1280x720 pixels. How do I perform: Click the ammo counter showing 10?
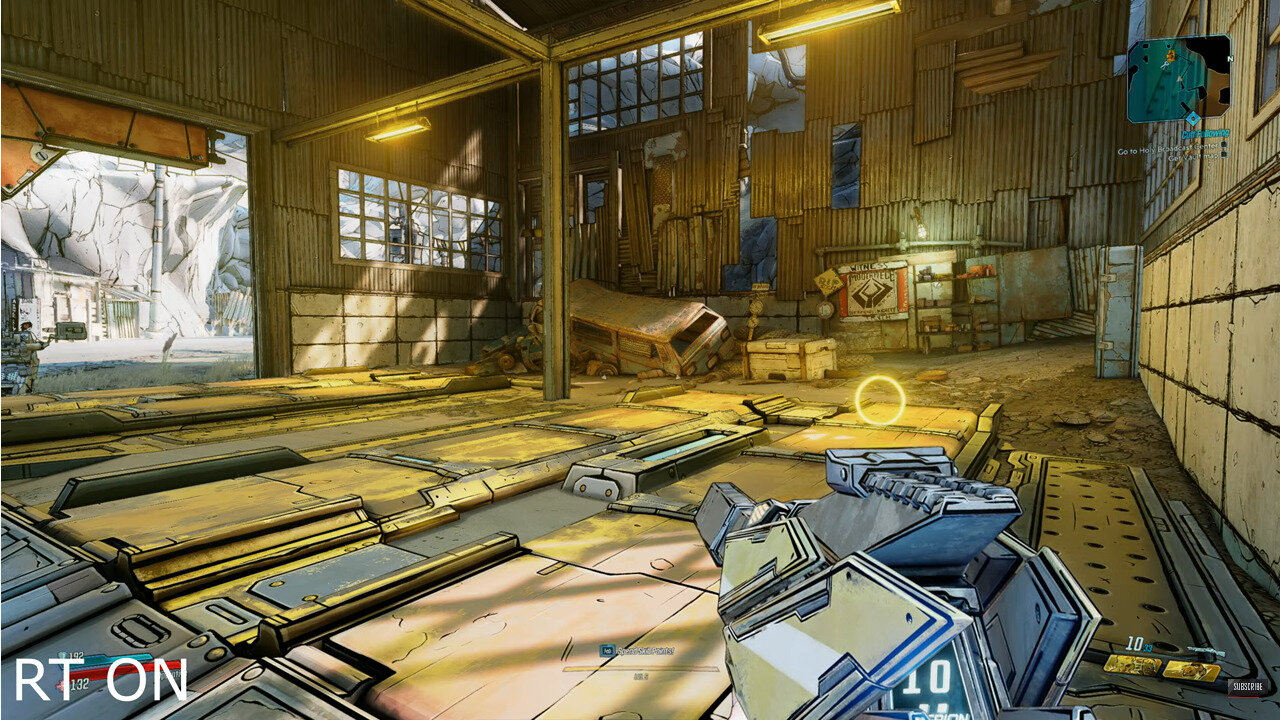(x=1135, y=643)
